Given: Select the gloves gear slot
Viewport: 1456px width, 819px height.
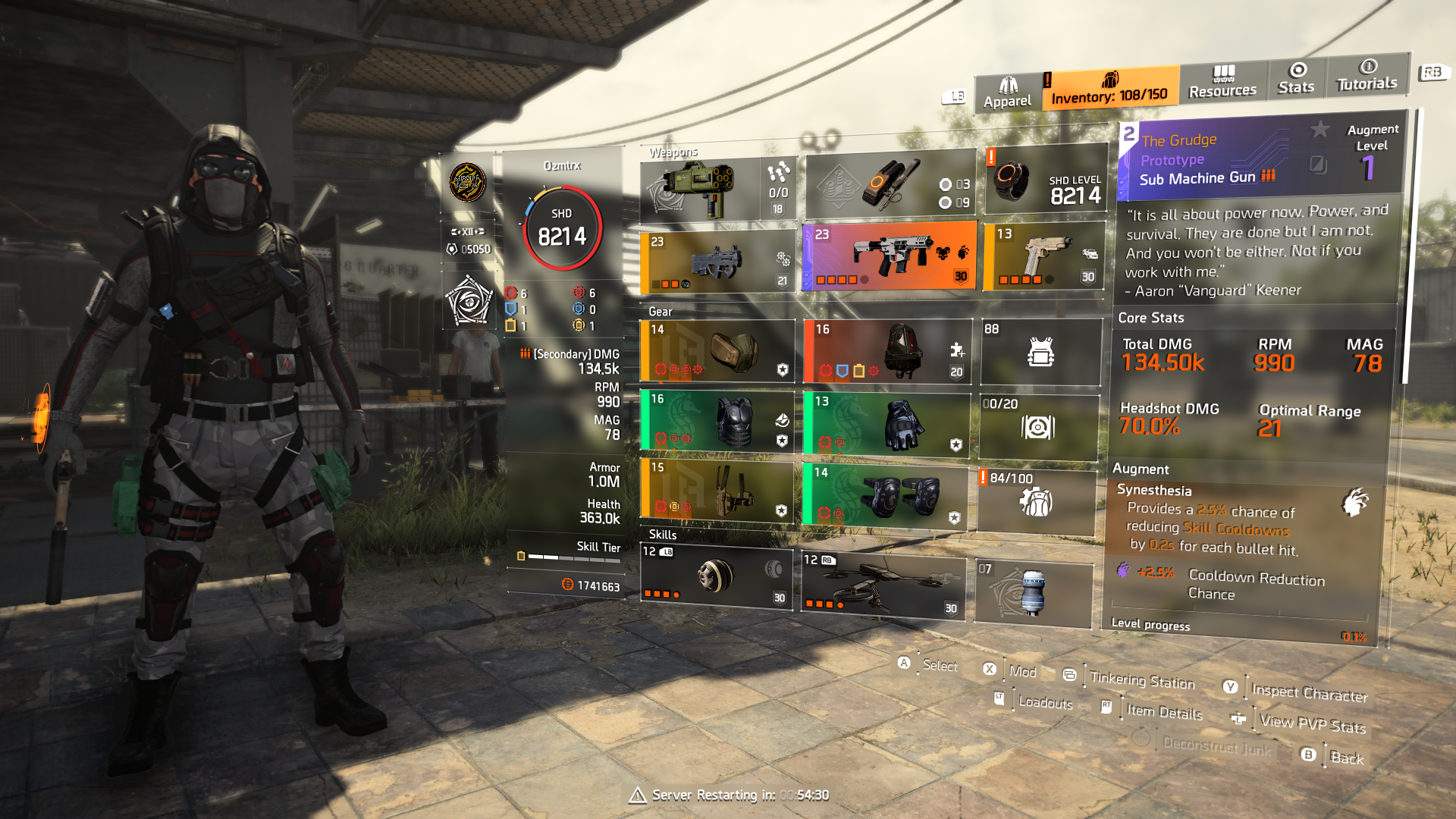Looking at the screenshot, I should click(x=887, y=425).
